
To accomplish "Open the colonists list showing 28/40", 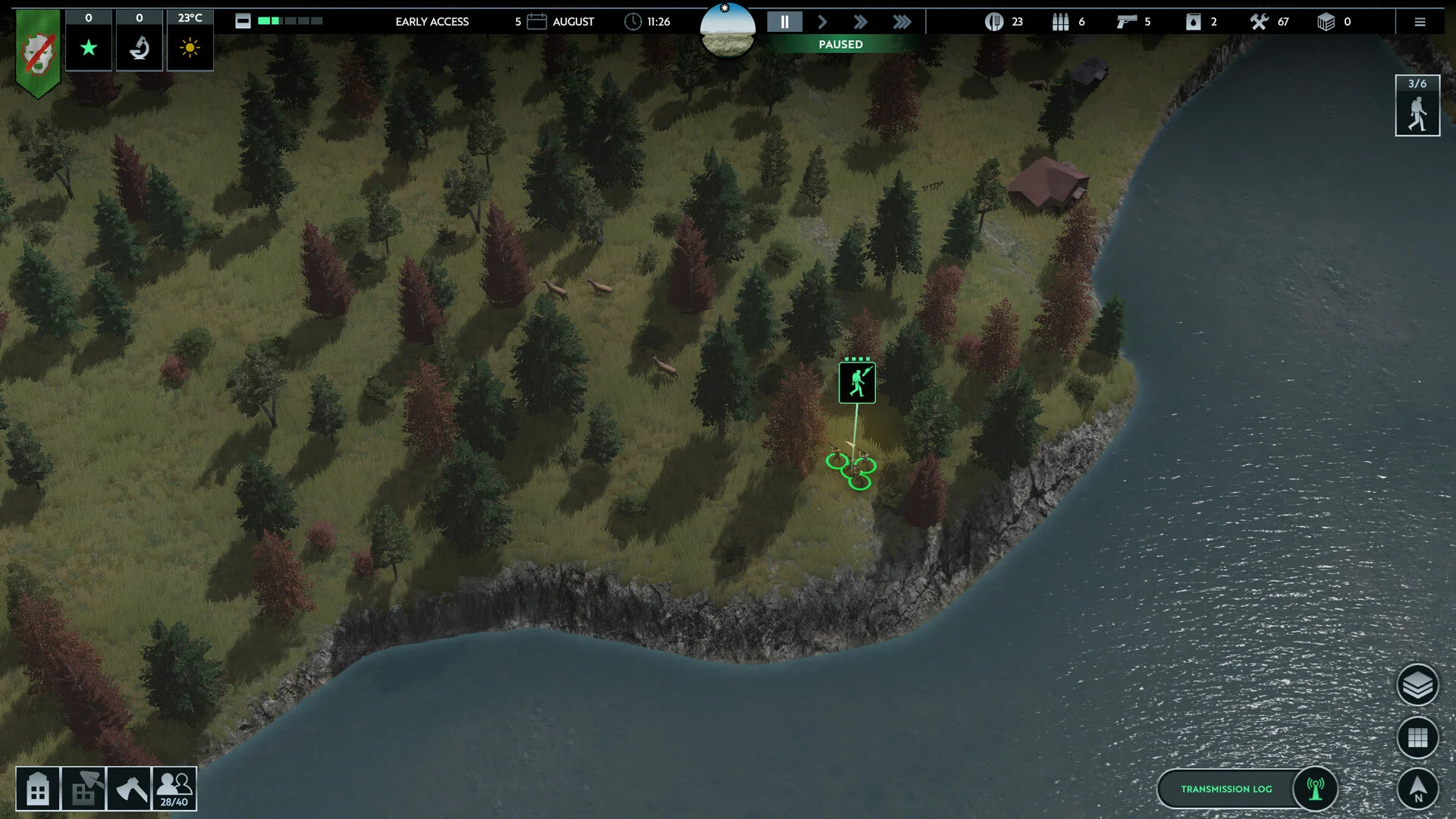I will click(x=174, y=789).
